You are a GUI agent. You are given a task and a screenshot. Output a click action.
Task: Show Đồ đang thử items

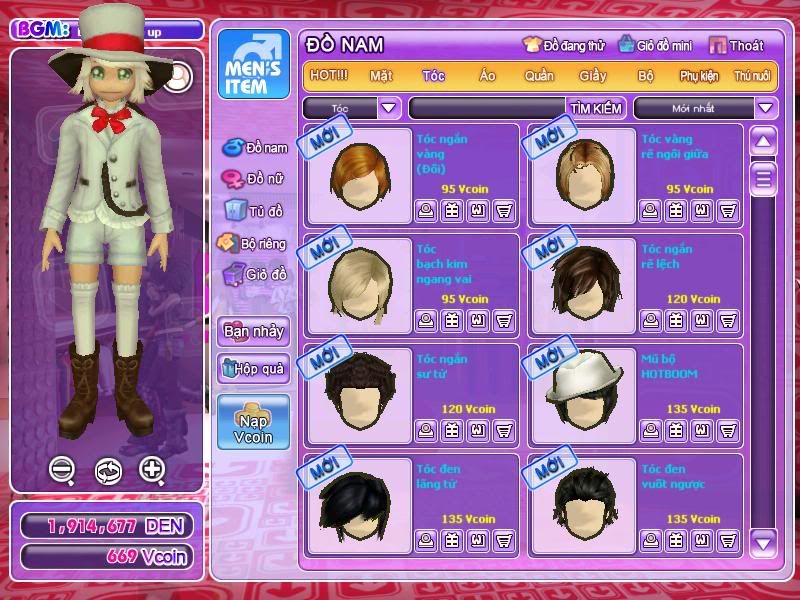click(564, 45)
